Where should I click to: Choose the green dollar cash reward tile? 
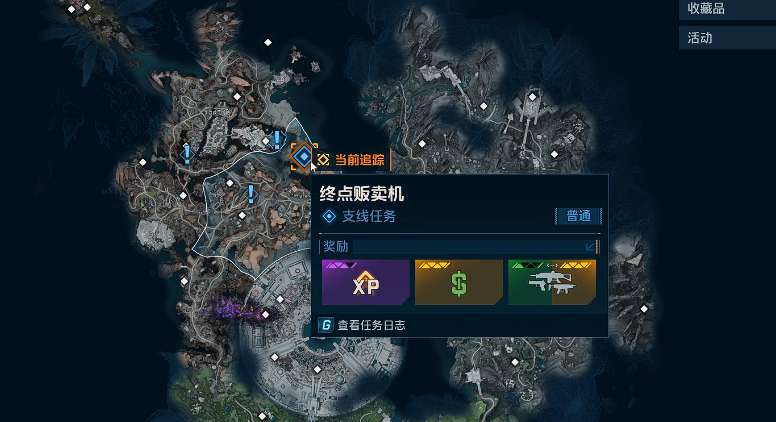[458, 283]
